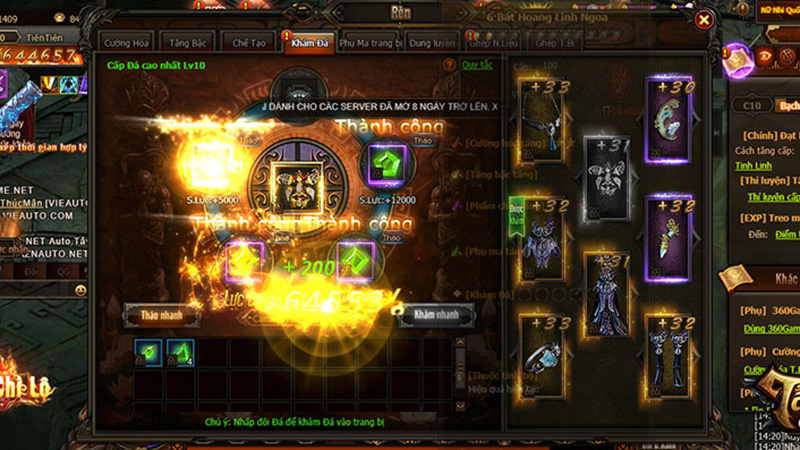Viewport: 800px width, 450px height.
Task: Go to the Dung luyện tab
Action: pyautogui.click(x=434, y=43)
